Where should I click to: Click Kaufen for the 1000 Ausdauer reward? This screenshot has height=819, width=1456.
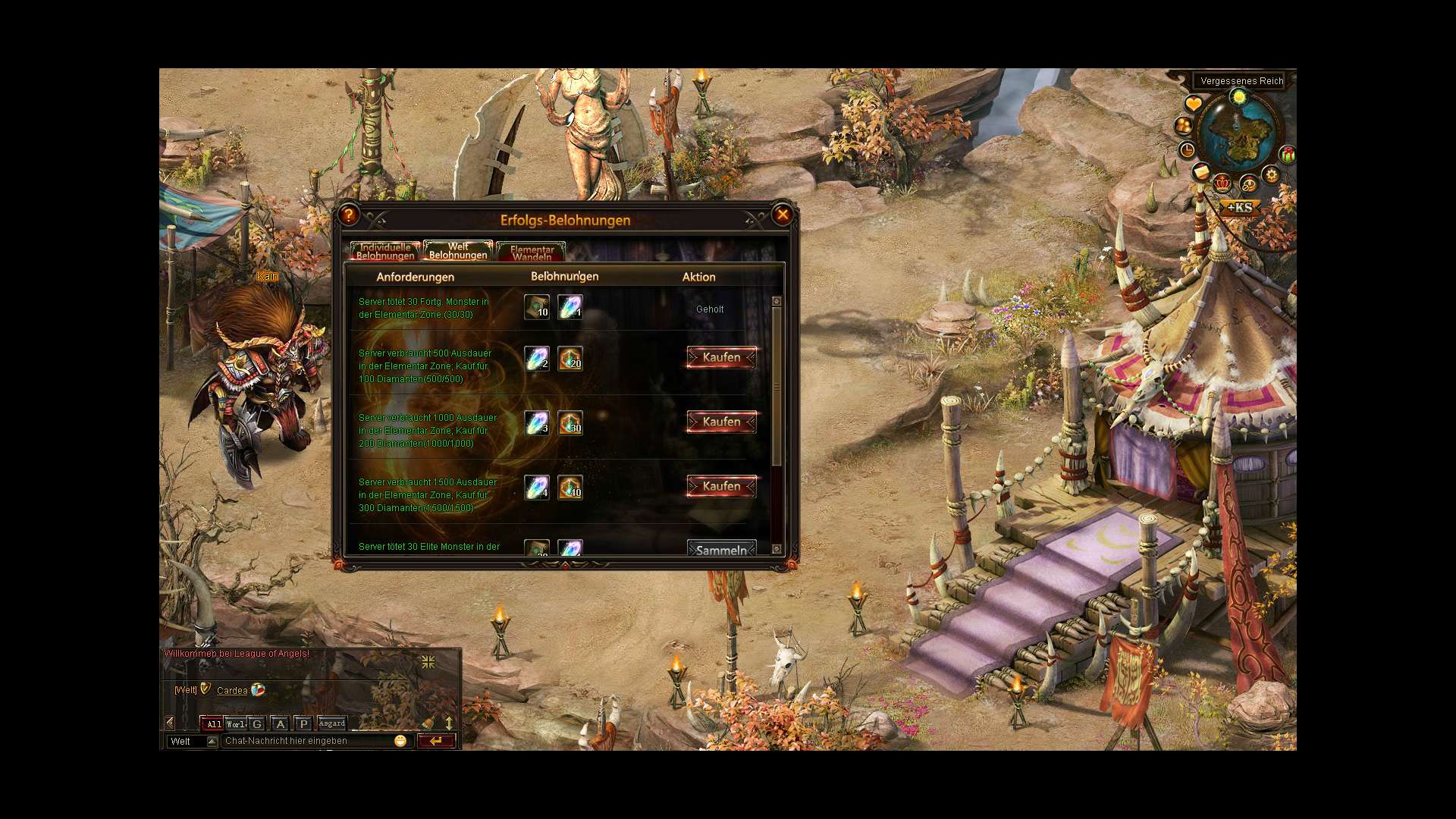[x=721, y=422]
